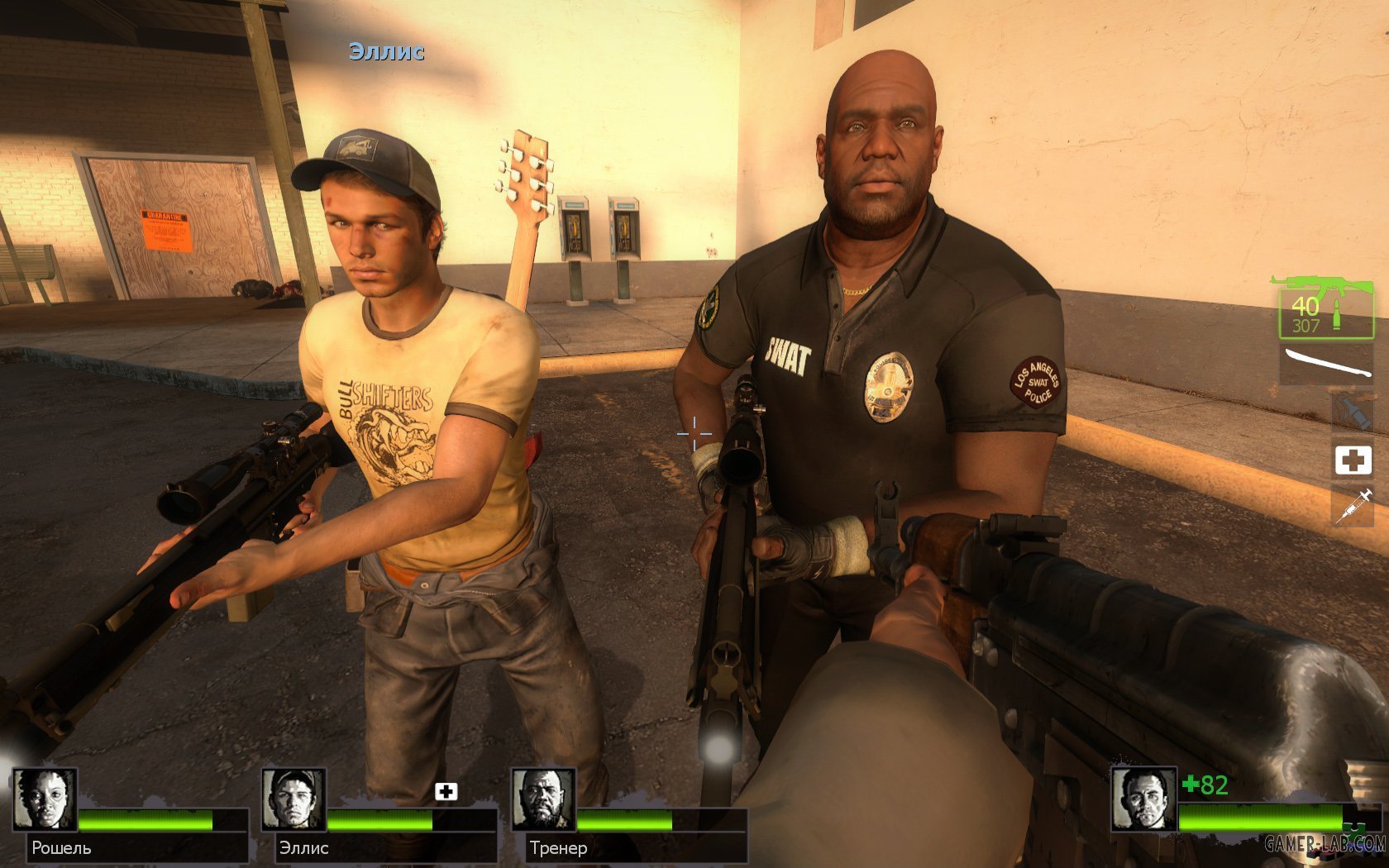Click Рошель's teammate portrait
The width and height of the screenshot is (1389, 868).
pyautogui.click(x=45, y=799)
